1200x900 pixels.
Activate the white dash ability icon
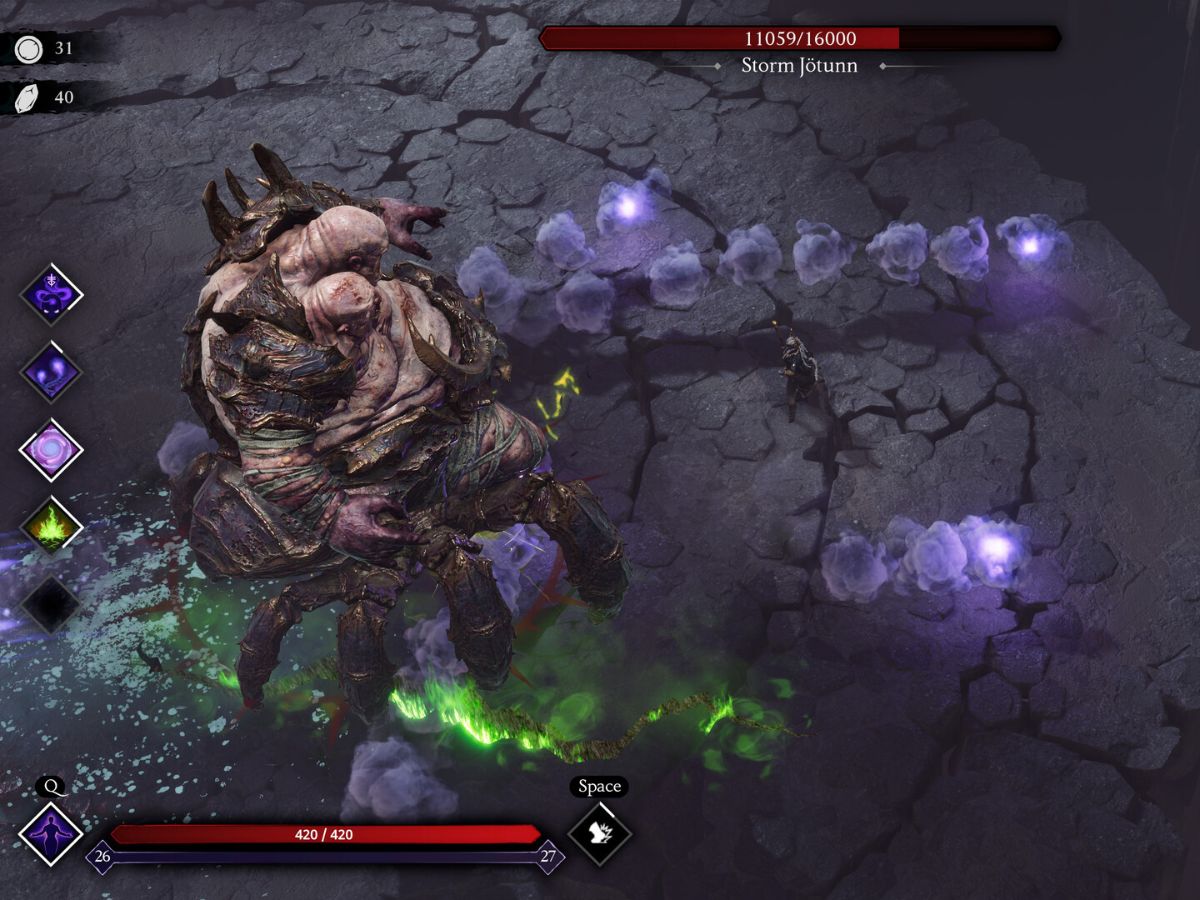point(600,834)
